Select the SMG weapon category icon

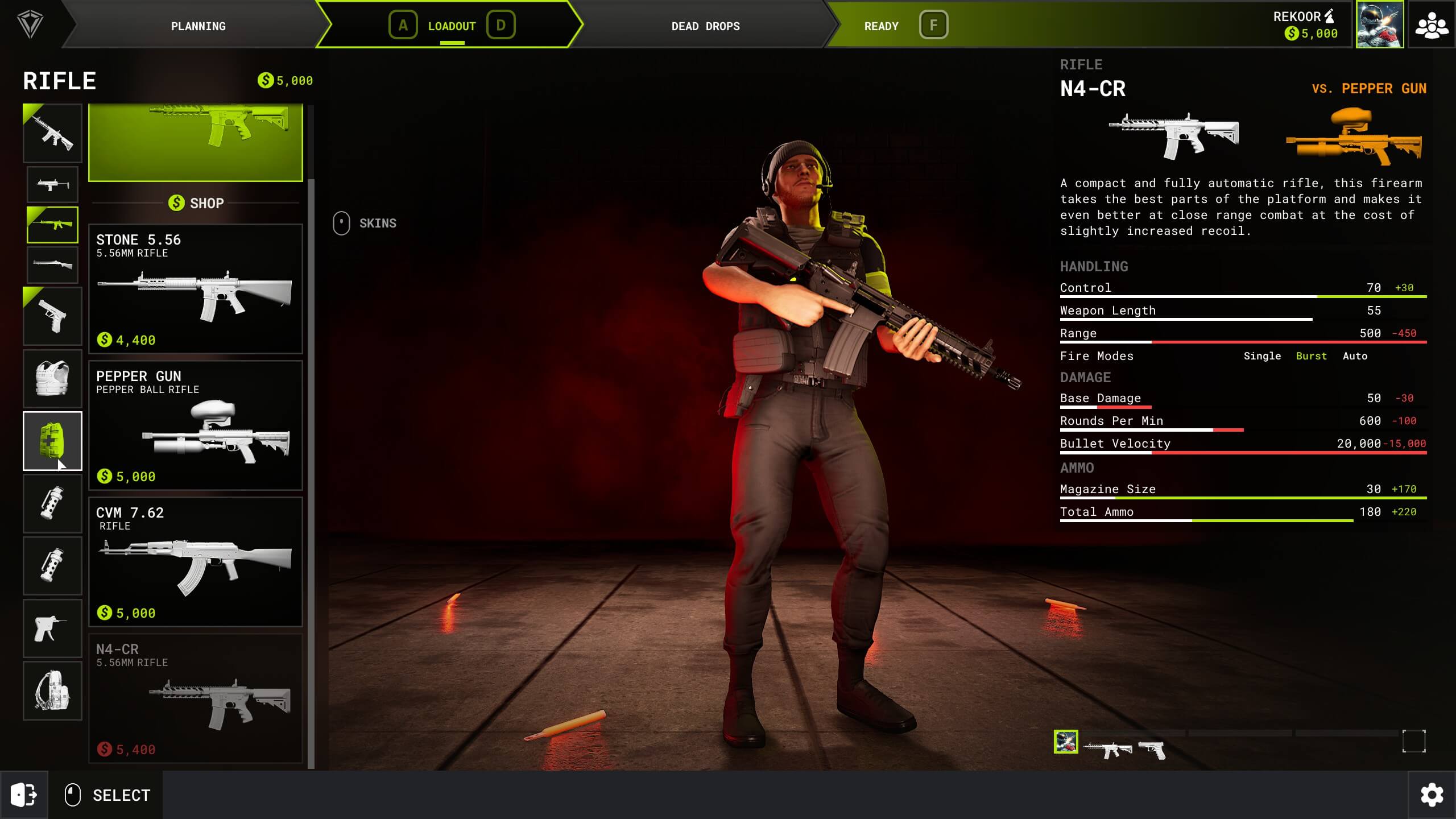[x=52, y=184]
